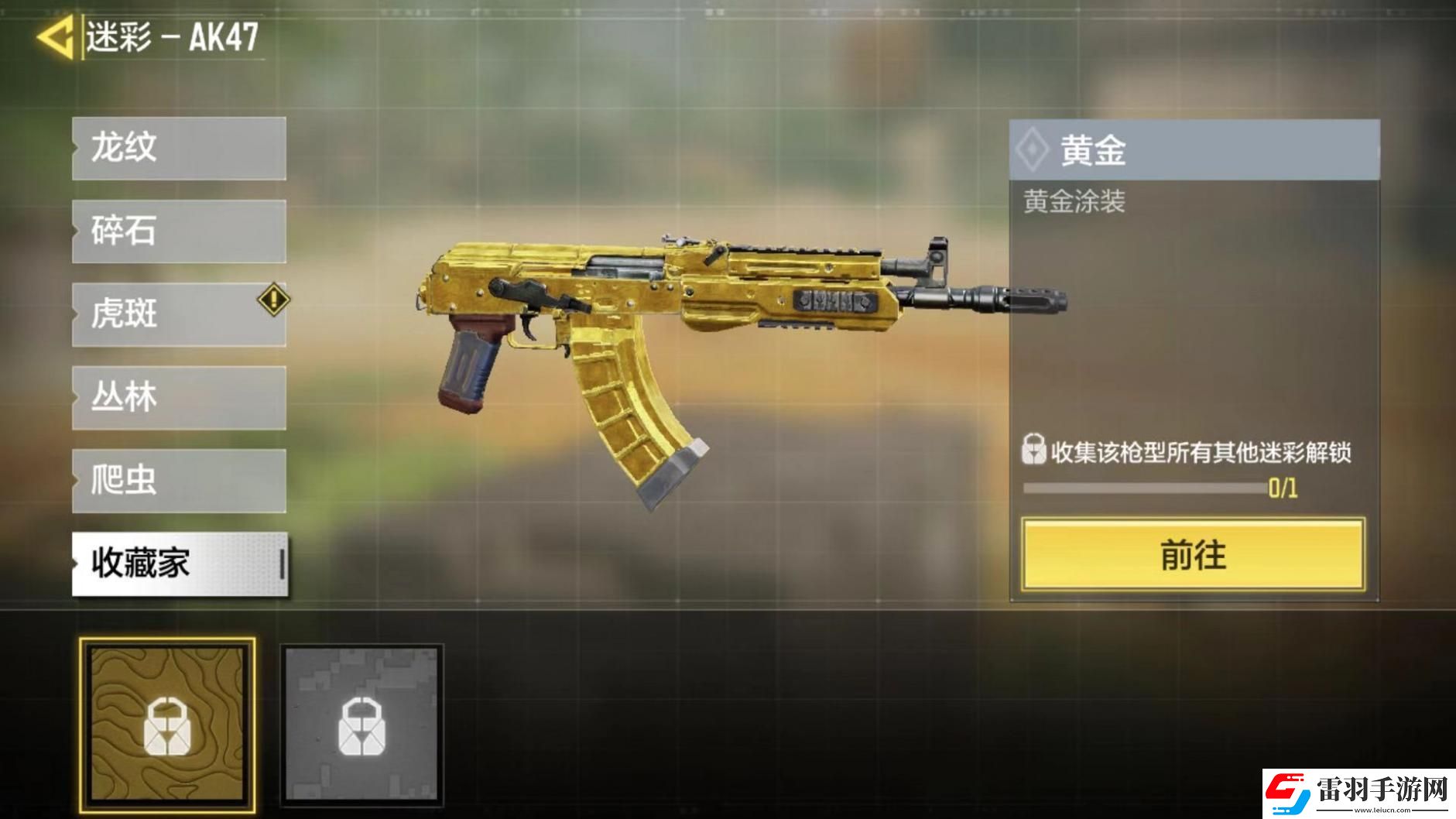
Task: Select the locked gold camo thumbnail
Action: tap(167, 725)
